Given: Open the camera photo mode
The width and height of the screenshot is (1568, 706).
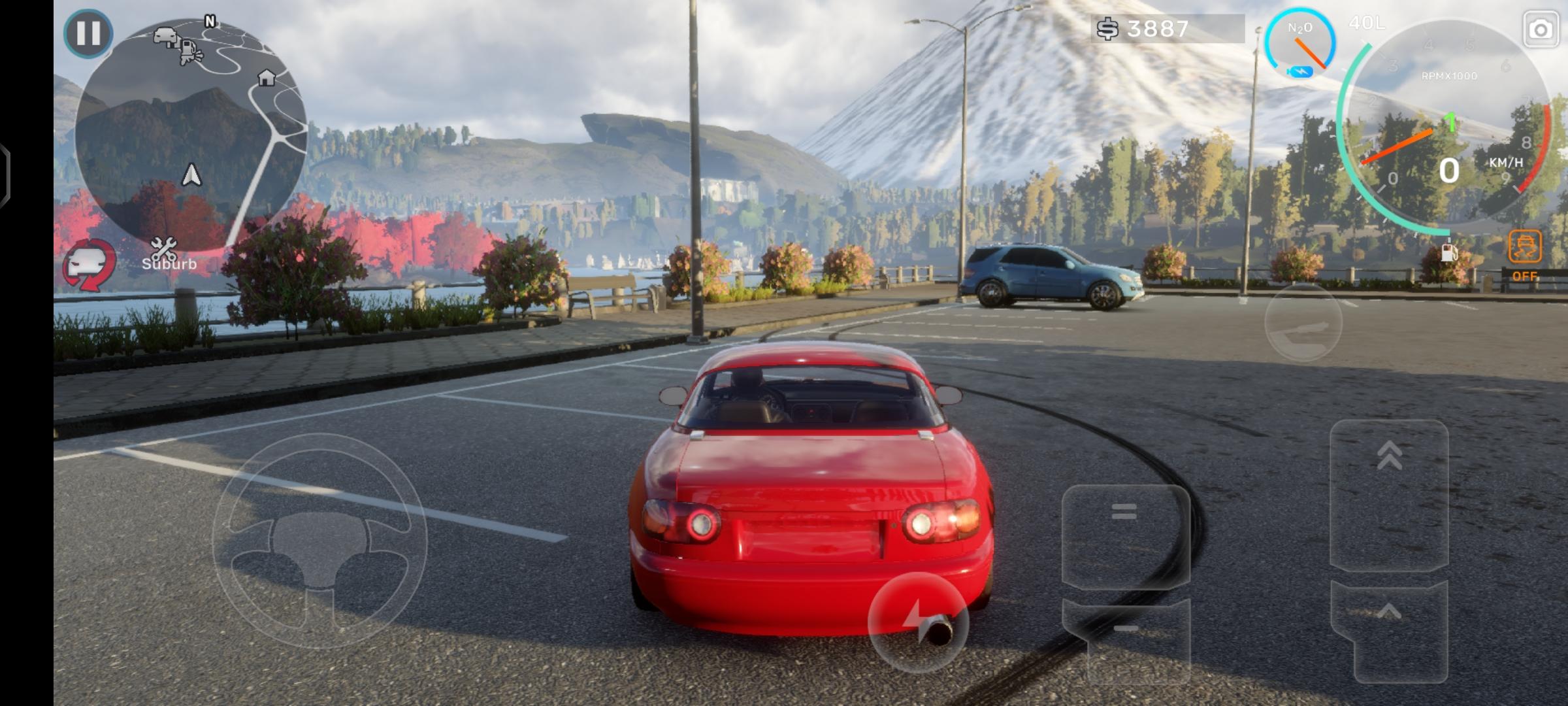Looking at the screenshot, I should tap(1541, 30).
